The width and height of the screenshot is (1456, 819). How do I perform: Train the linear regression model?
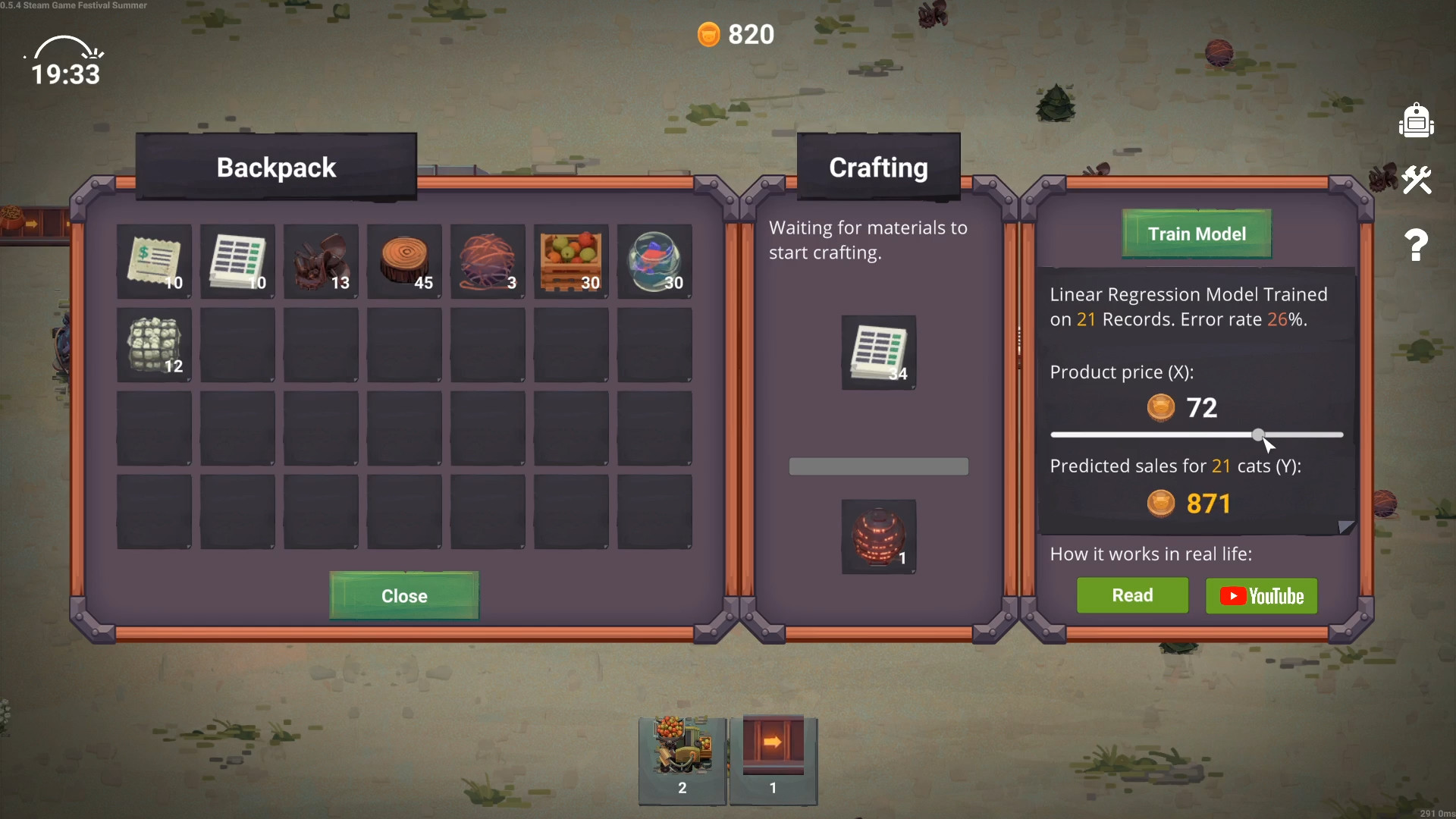[1197, 234]
